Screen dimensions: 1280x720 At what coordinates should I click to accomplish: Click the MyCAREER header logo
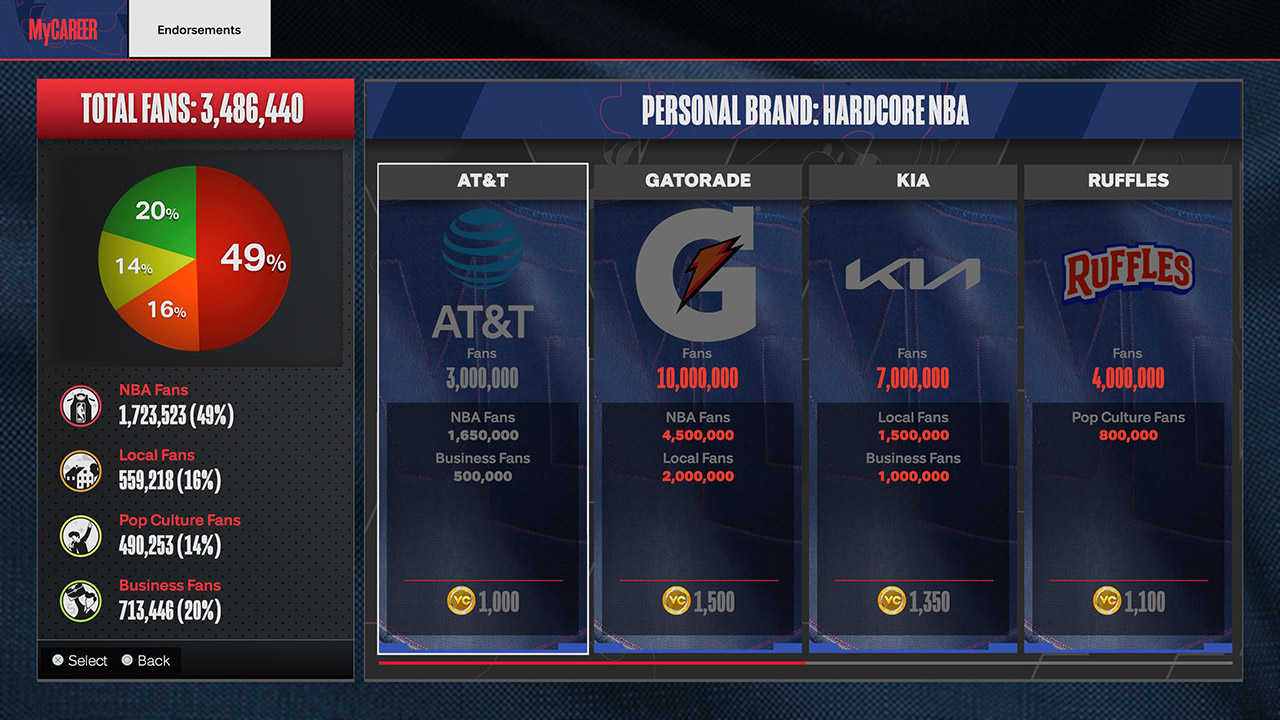(63, 30)
